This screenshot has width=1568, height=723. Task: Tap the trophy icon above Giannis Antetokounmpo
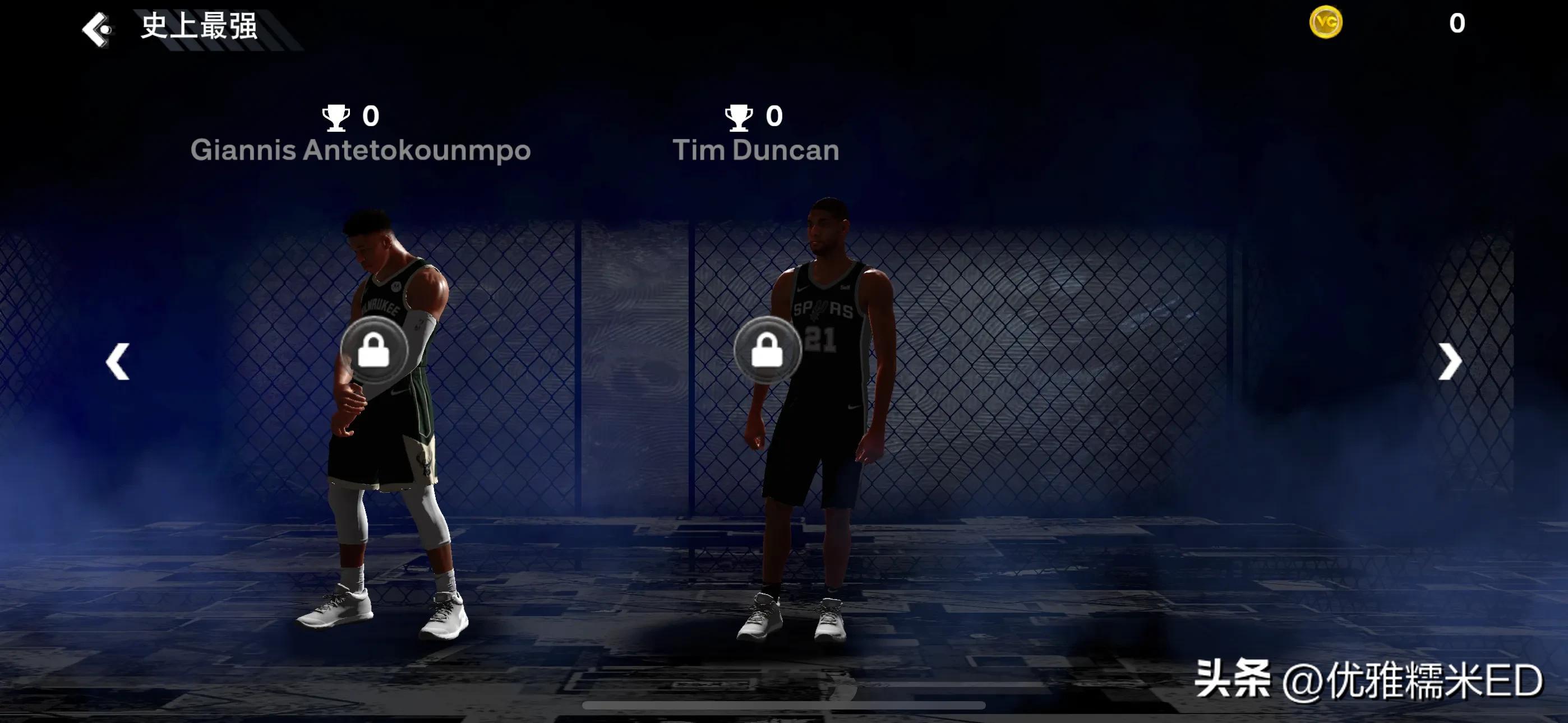pyautogui.click(x=336, y=117)
